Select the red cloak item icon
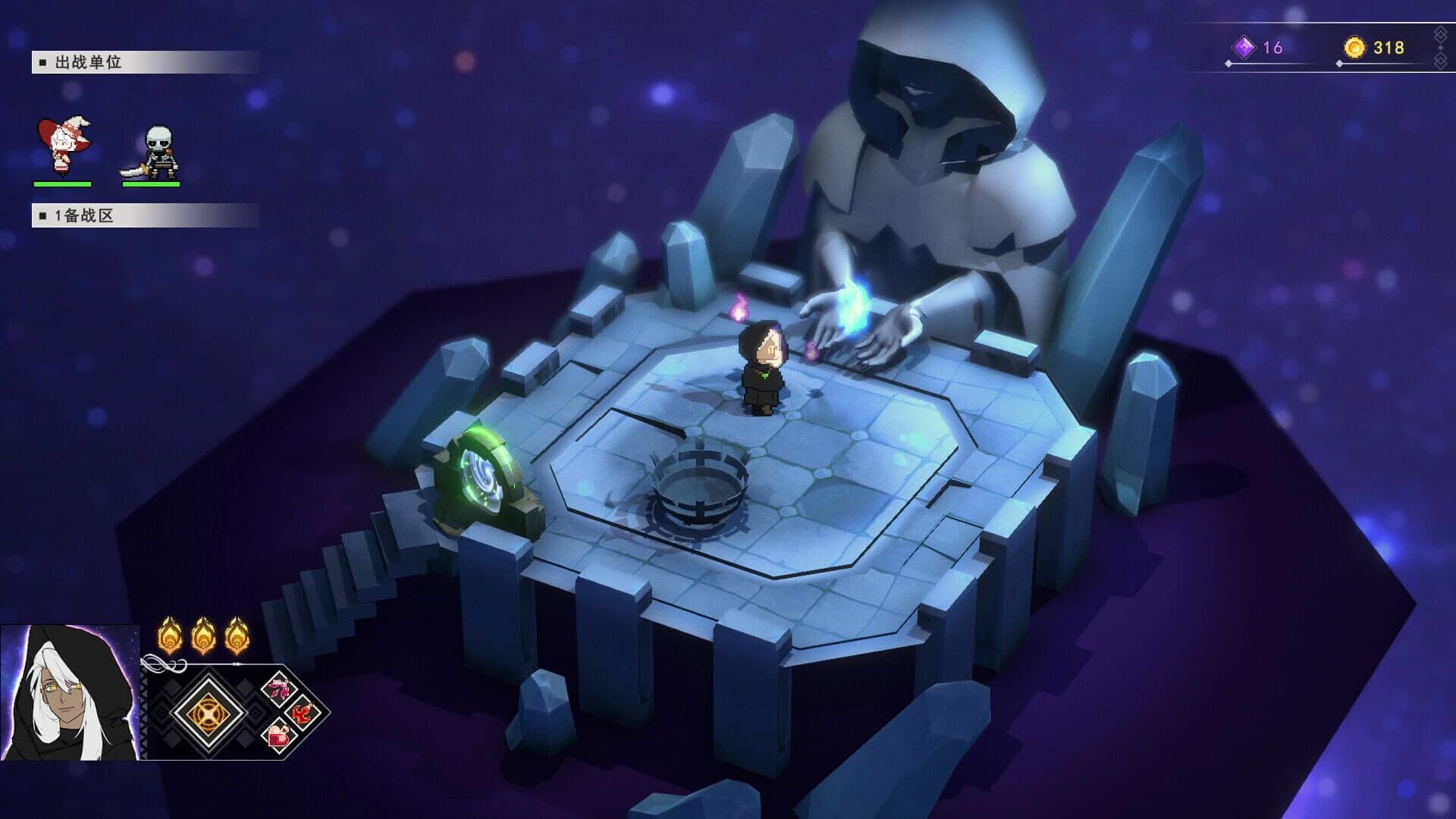The width and height of the screenshot is (1456, 819). [302, 714]
